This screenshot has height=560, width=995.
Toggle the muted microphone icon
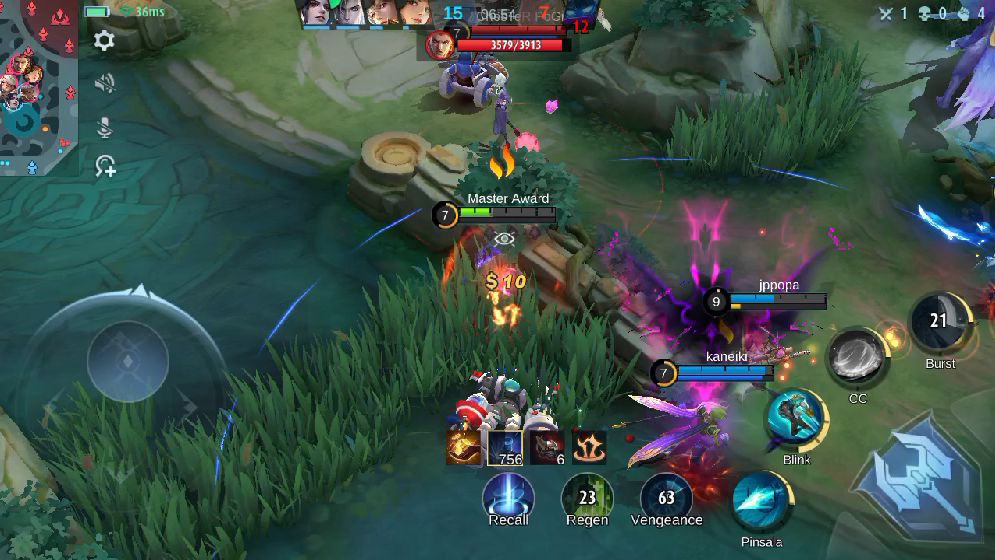coord(104,127)
